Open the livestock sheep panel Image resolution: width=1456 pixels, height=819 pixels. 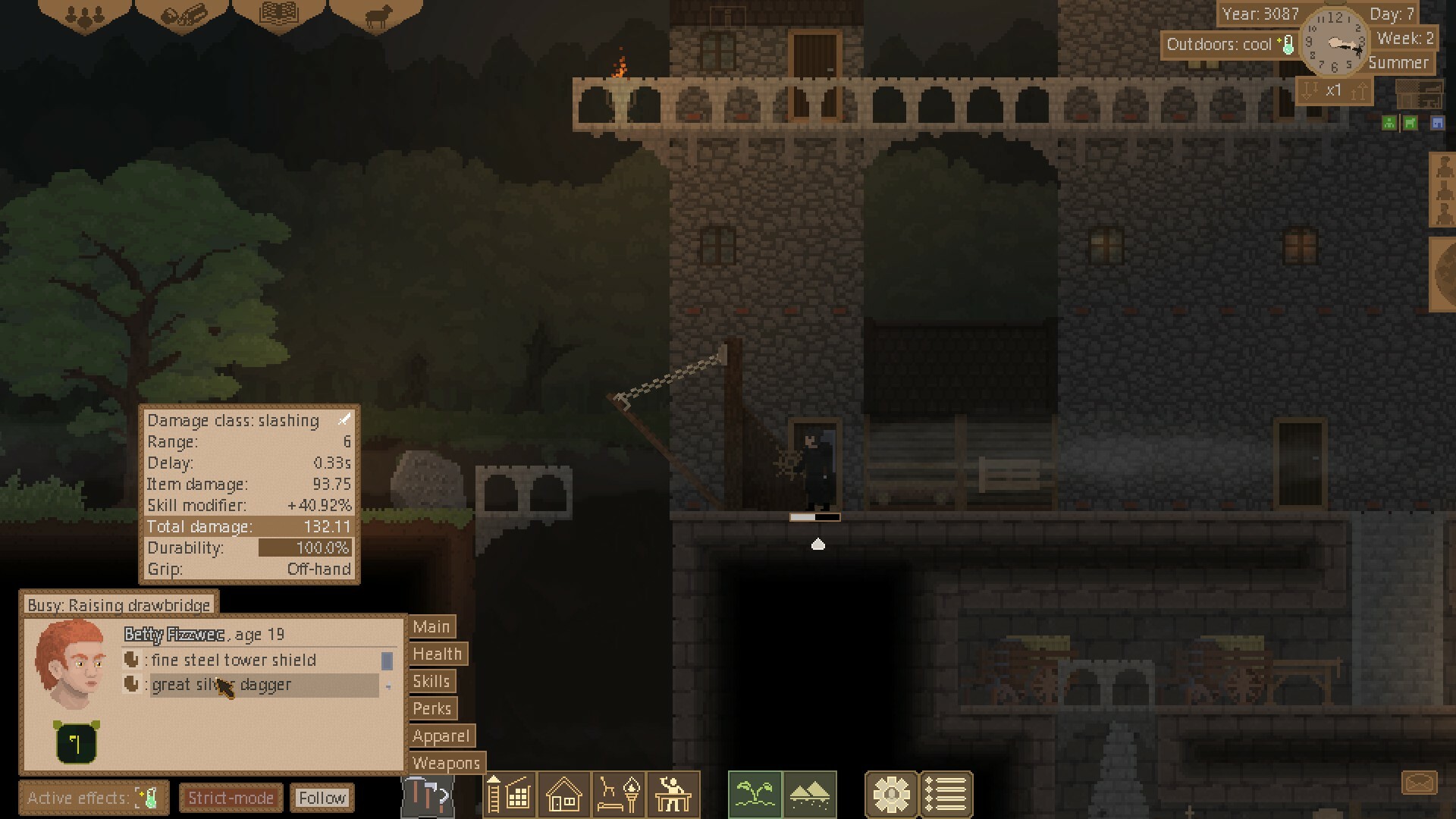[379, 17]
